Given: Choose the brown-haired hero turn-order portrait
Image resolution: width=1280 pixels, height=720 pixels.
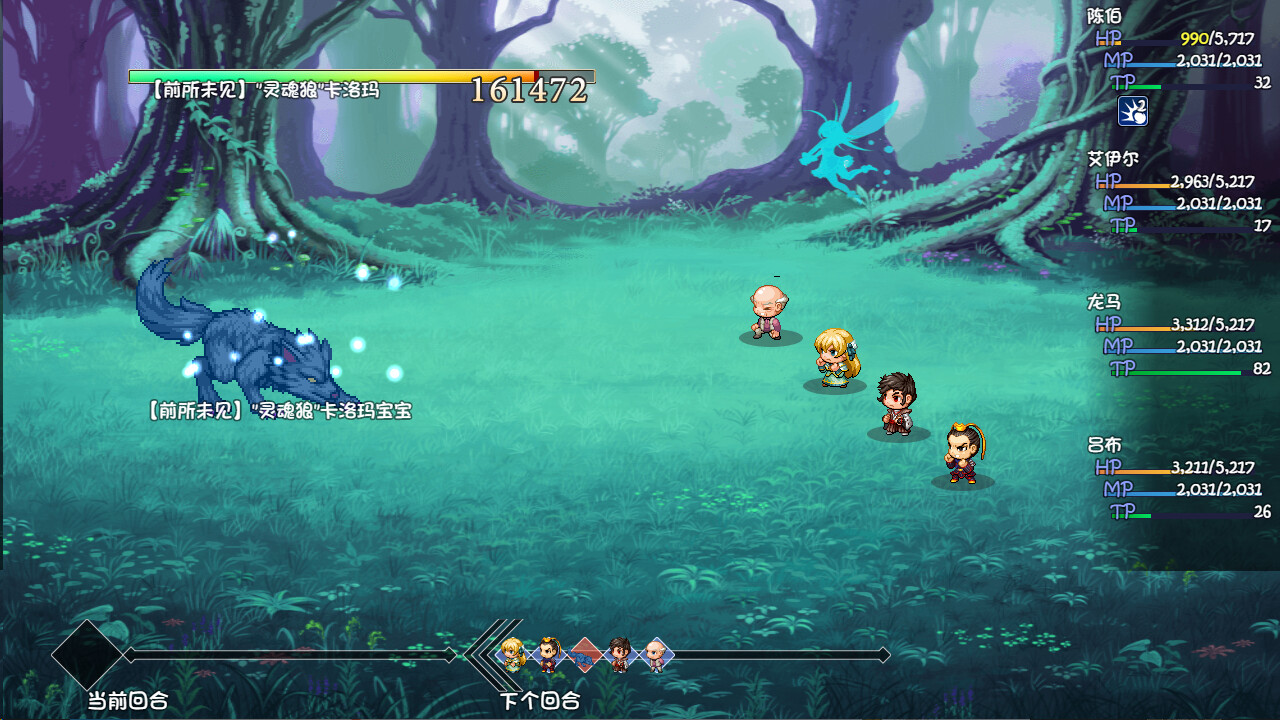Looking at the screenshot, I should click(x=620, y=654).
